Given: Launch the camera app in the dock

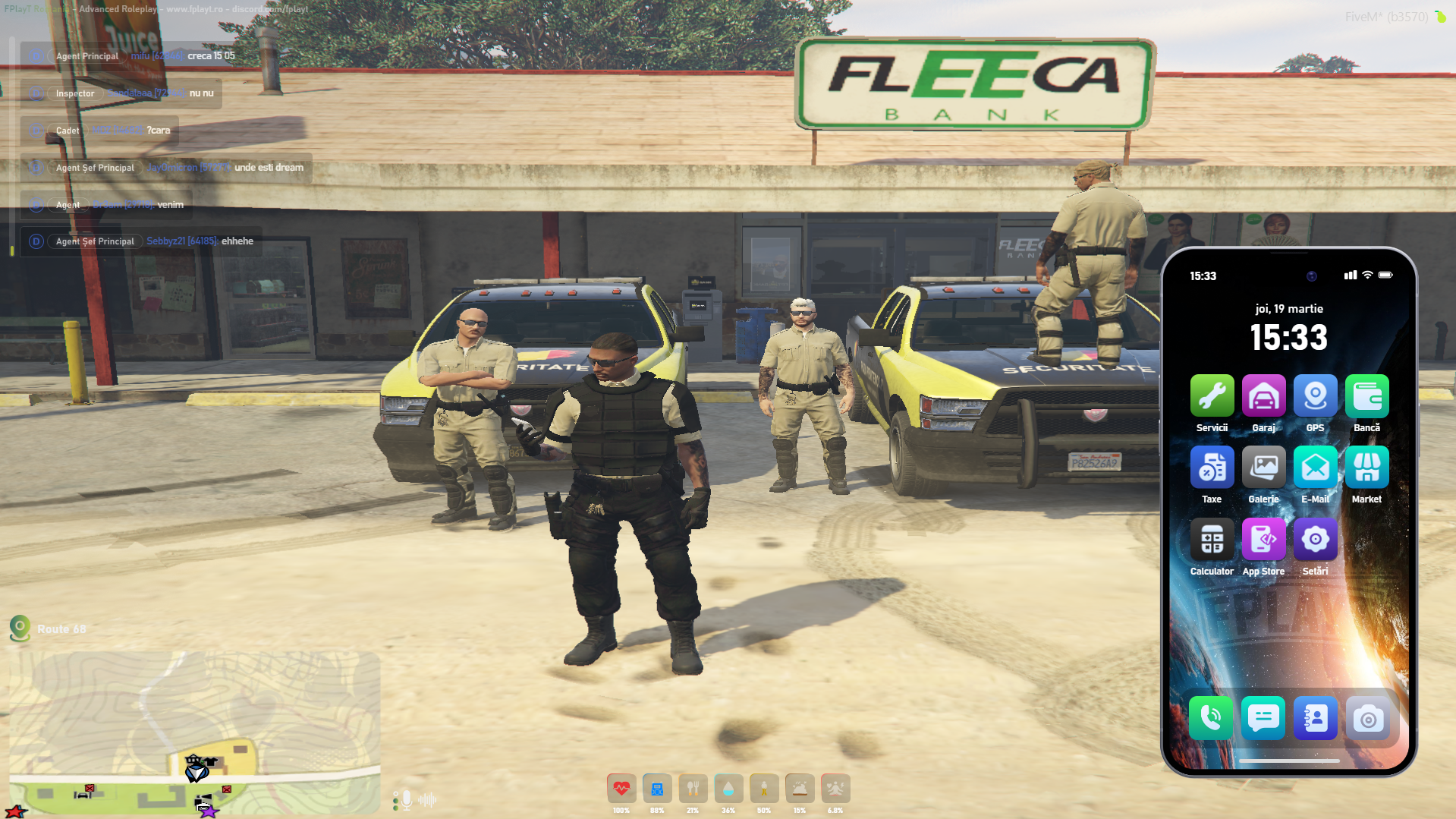Looking at the screenshot, I should [1367, 717].
